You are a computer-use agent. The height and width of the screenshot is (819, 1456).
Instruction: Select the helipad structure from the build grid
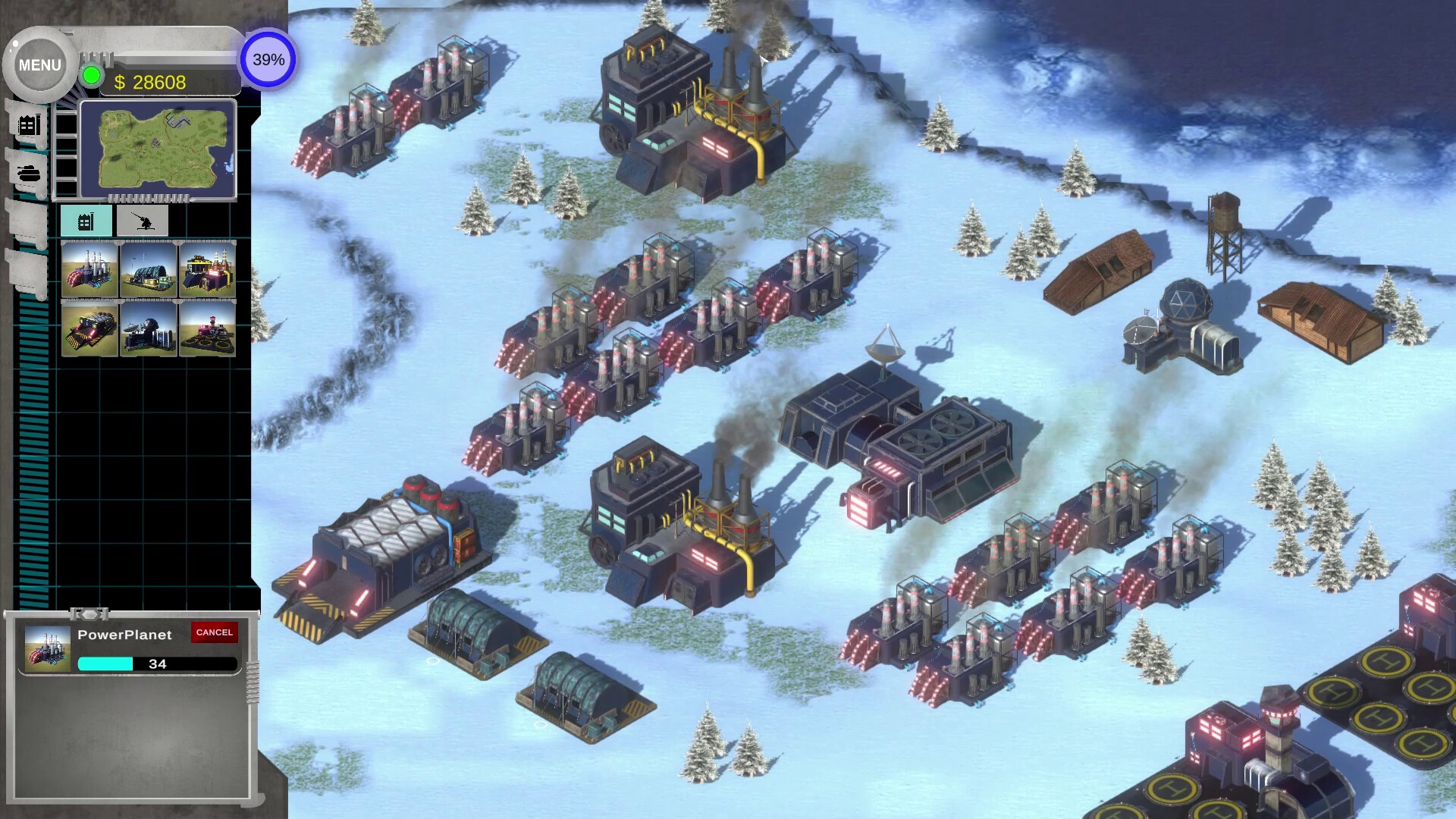point(211,330)
